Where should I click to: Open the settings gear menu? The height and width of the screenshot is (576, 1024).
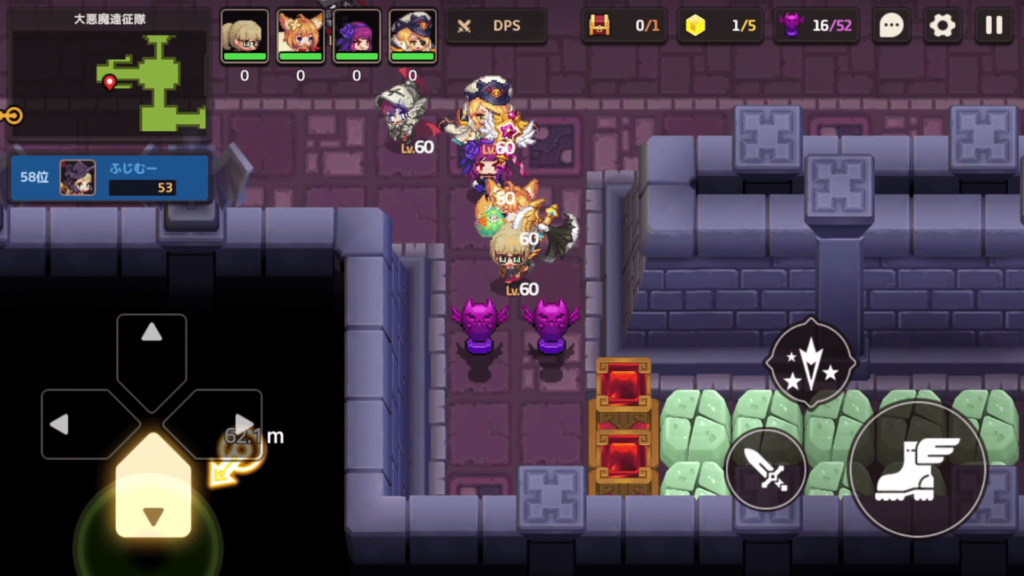[942, 26]
